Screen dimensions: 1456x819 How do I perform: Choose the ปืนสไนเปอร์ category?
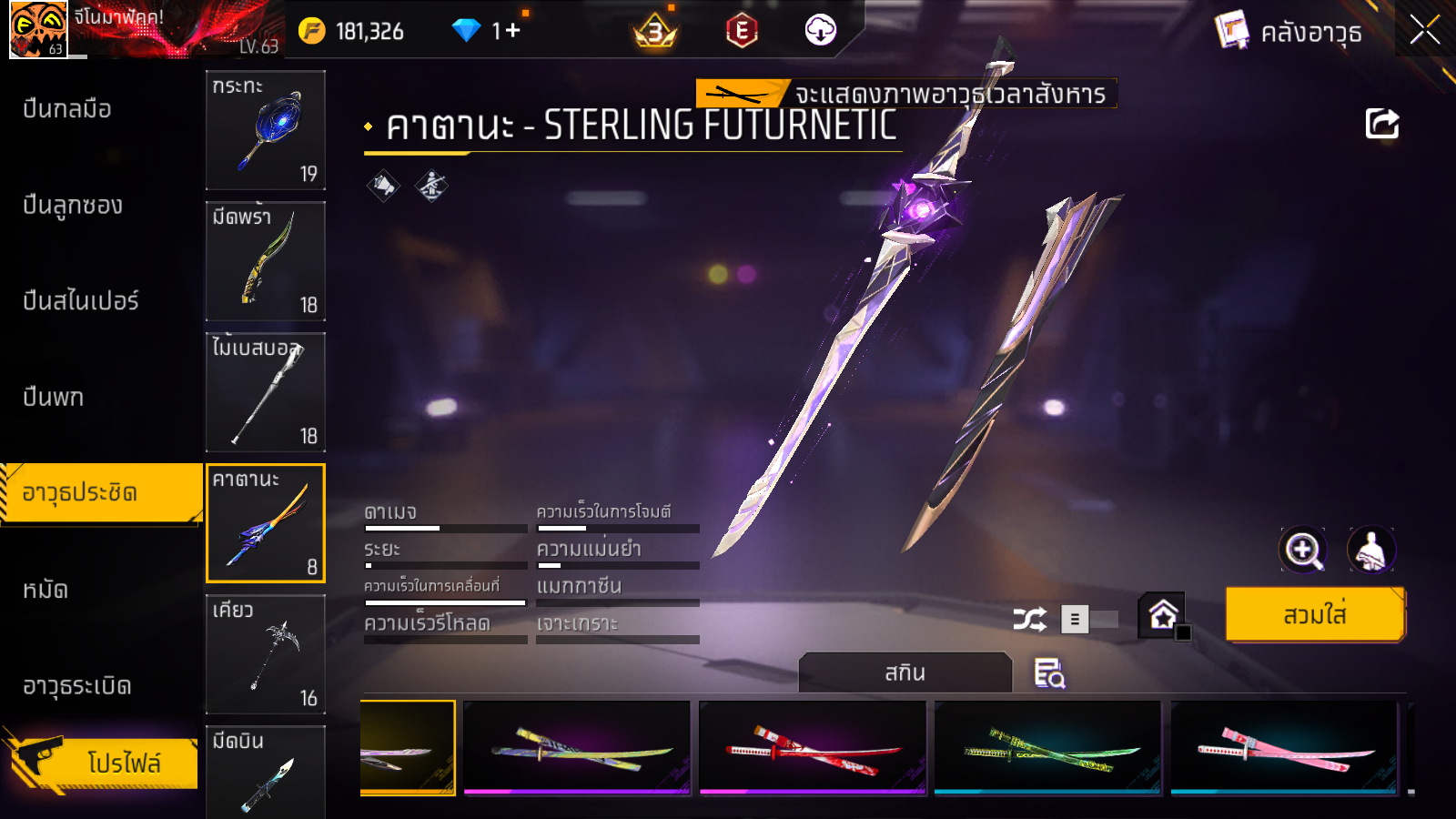81,301
